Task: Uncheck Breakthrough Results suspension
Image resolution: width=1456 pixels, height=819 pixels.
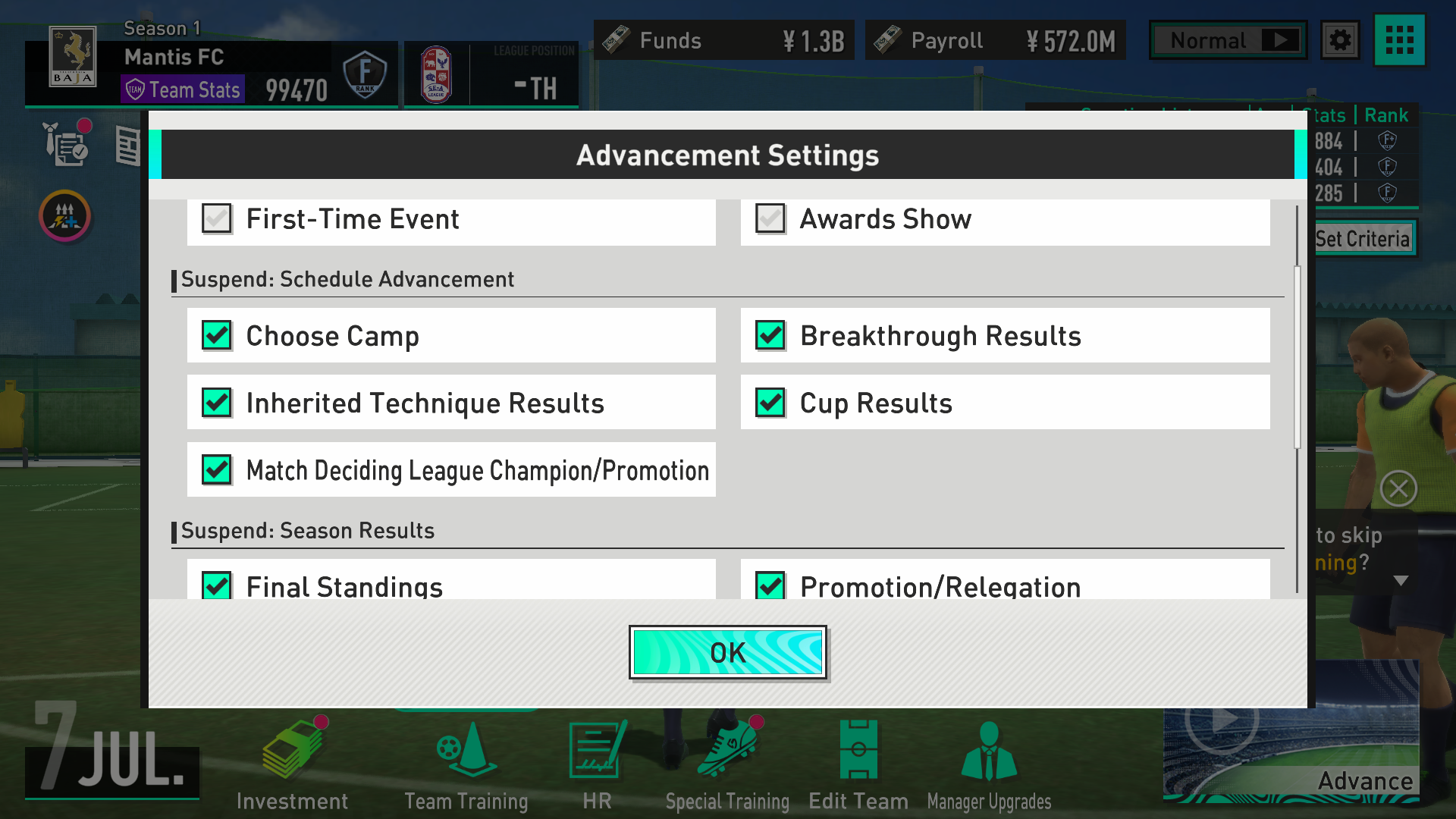Action: click(x=770, y=335)
